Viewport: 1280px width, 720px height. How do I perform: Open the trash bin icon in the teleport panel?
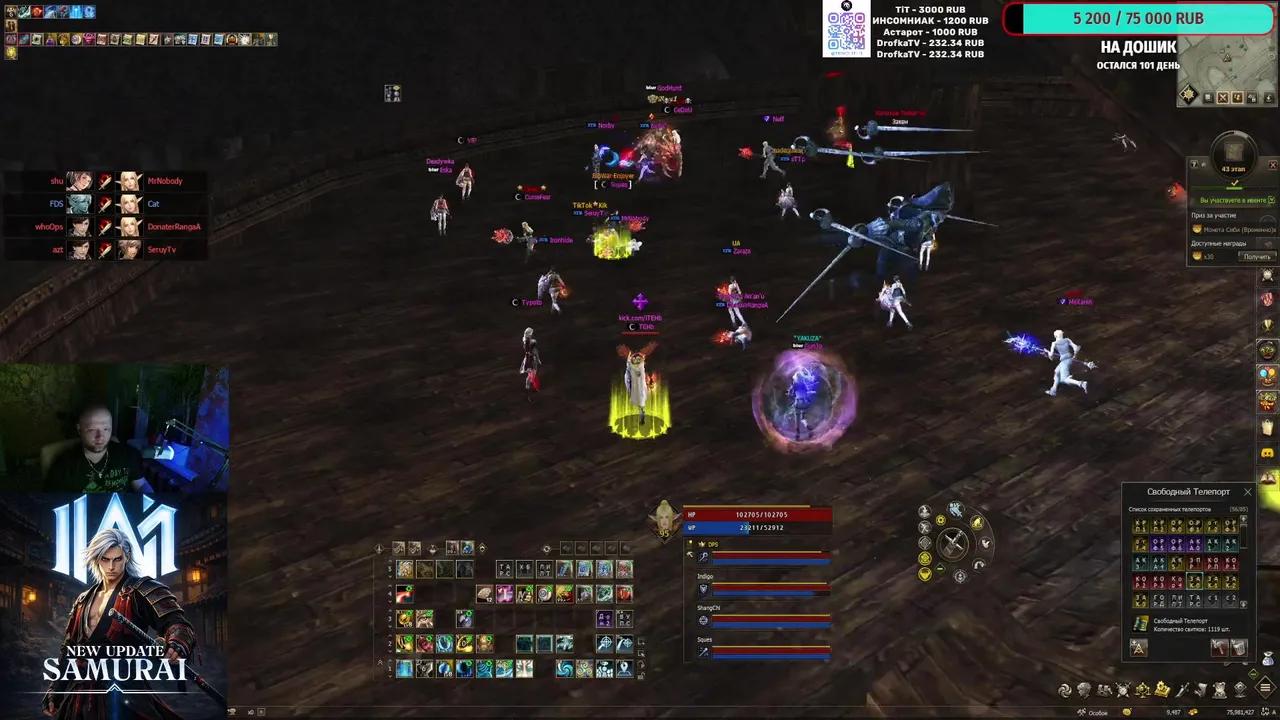[x=1239, y=648]
